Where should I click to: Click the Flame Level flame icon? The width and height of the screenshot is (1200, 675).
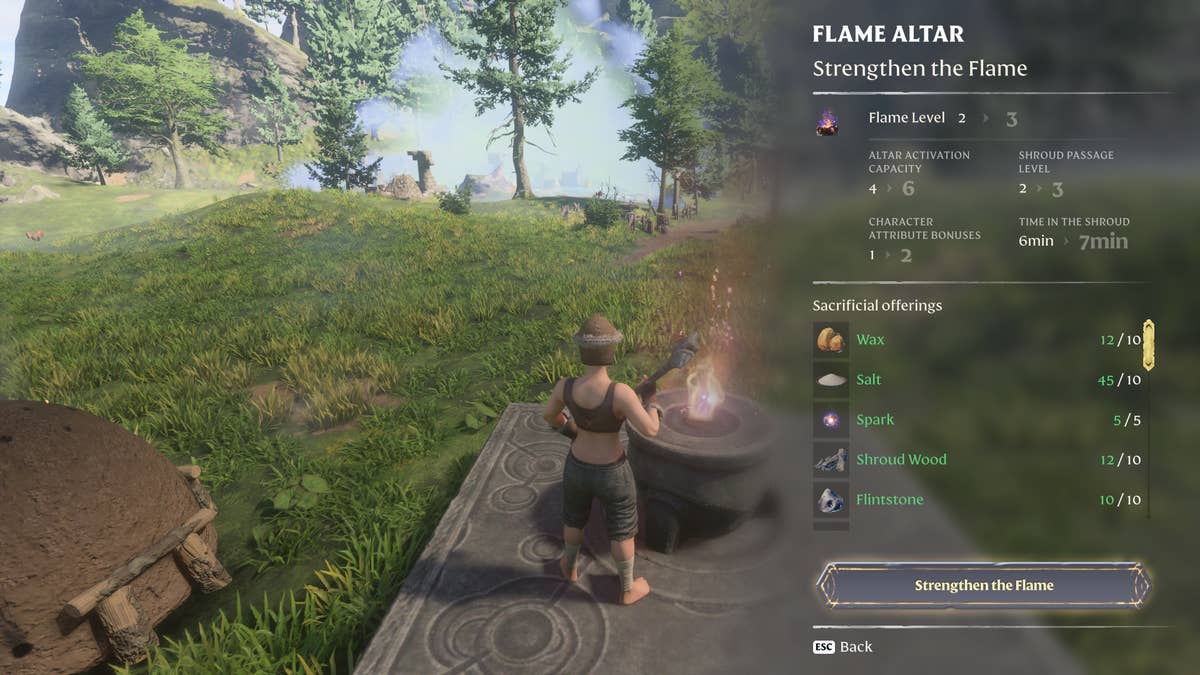(x=827, y=122)
